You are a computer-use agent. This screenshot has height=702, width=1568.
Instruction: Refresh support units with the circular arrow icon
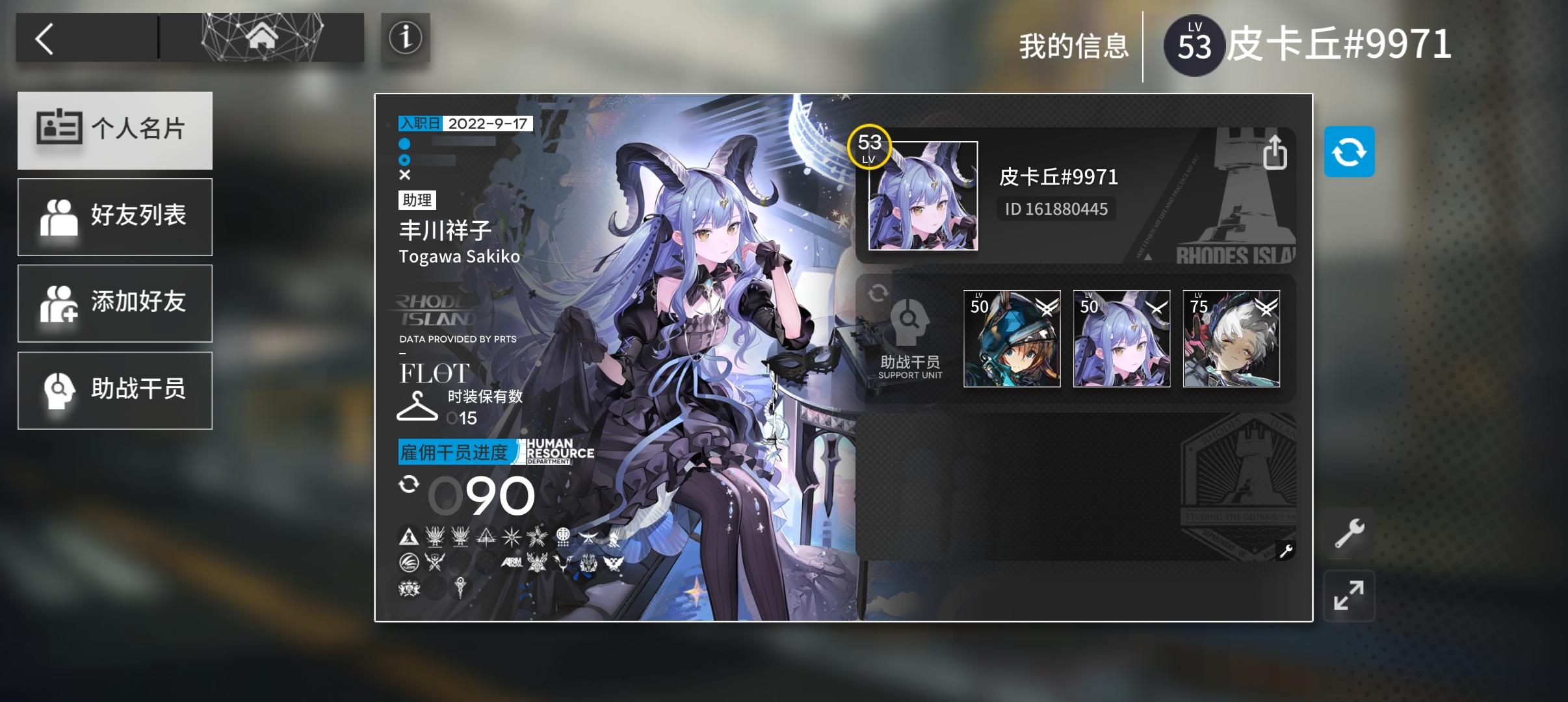pos(879,294)
